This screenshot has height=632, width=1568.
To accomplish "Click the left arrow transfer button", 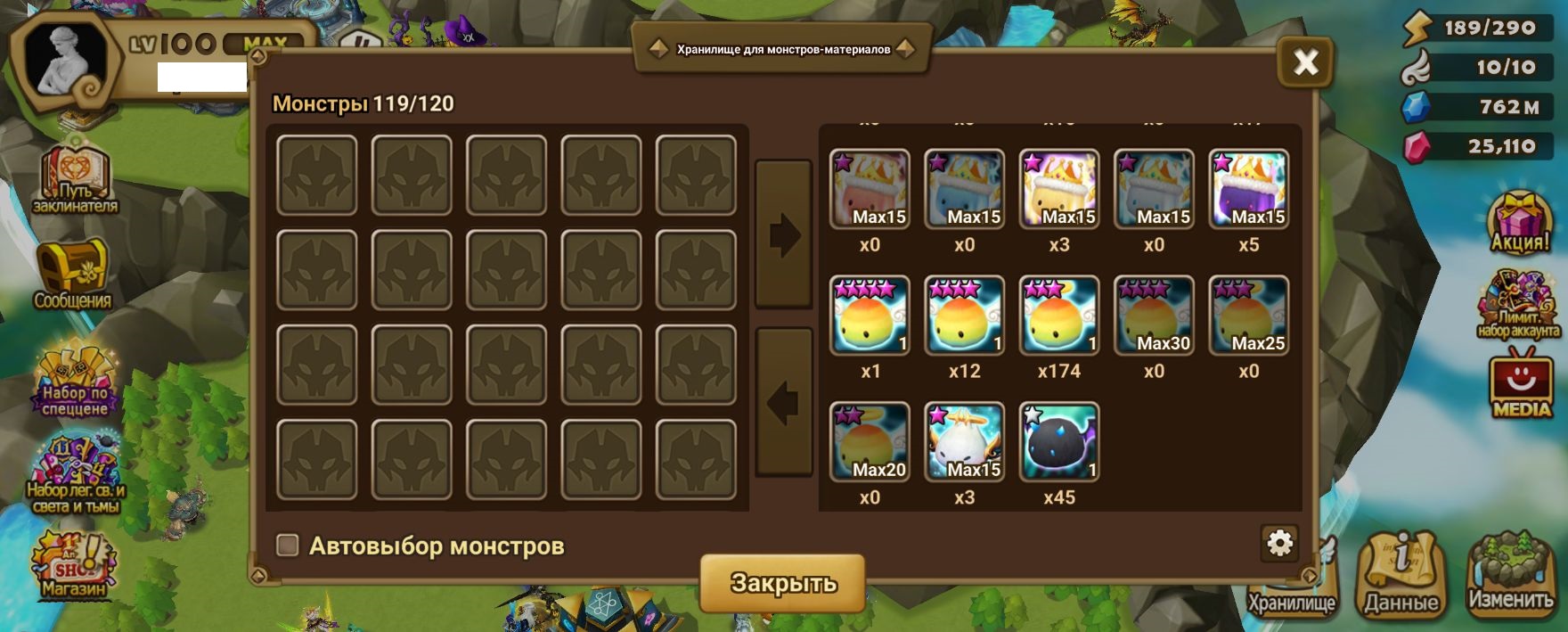I will pos(784,403).
